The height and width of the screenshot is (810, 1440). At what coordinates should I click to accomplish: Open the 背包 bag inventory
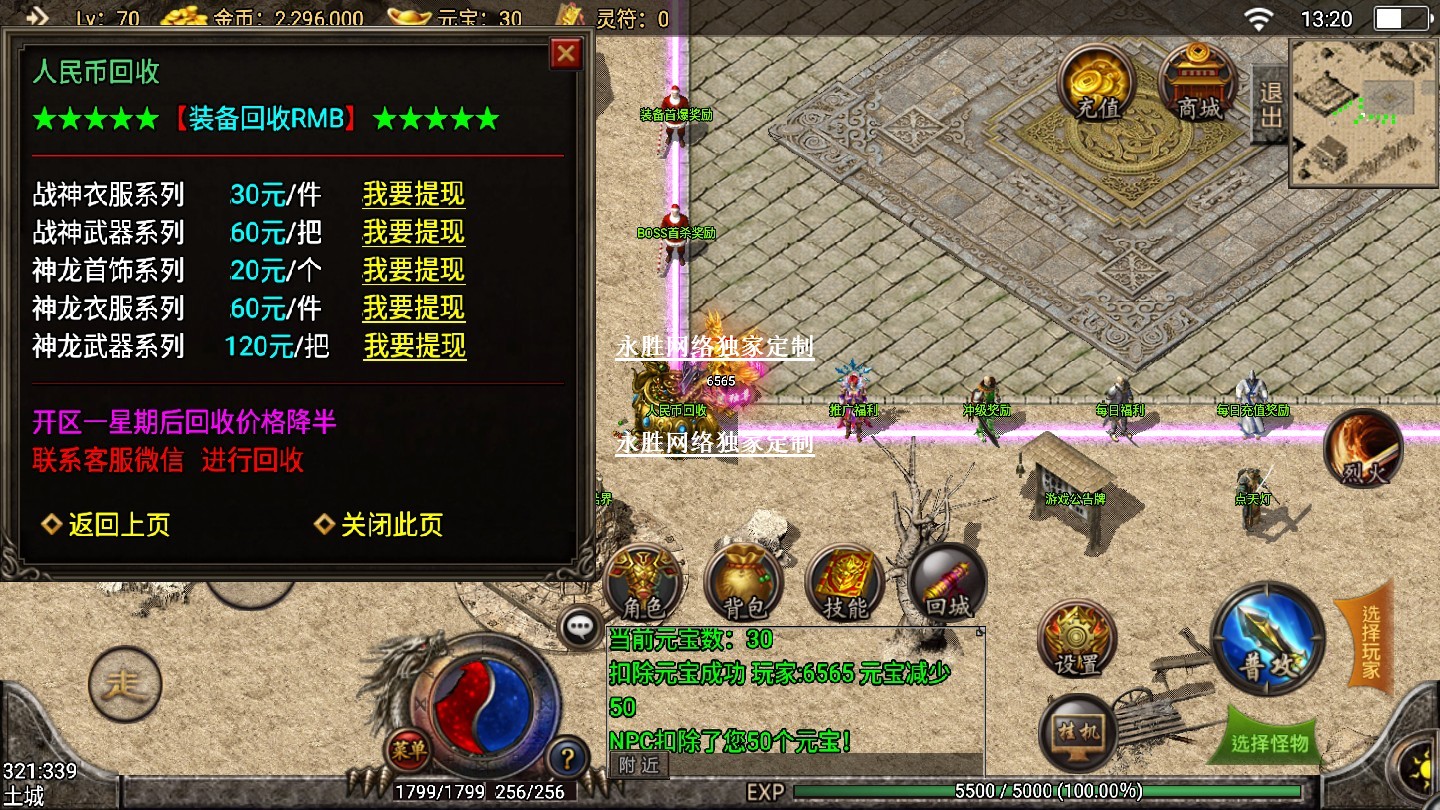(x=743, y=584)
